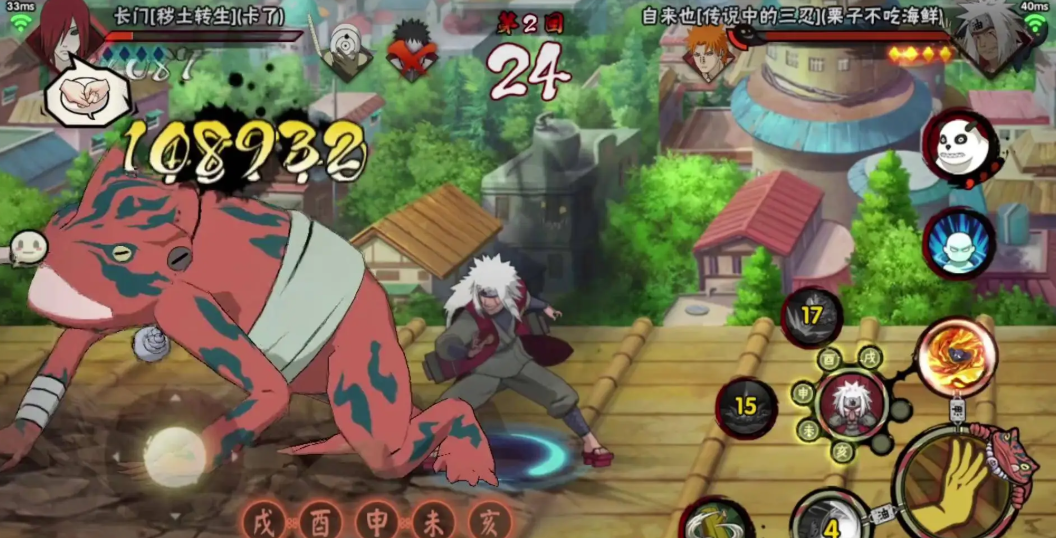The height and width of the screenshot is (538, 1056).
Task: Open the smiley face chat emote button
Action: (x=27, y=248)
